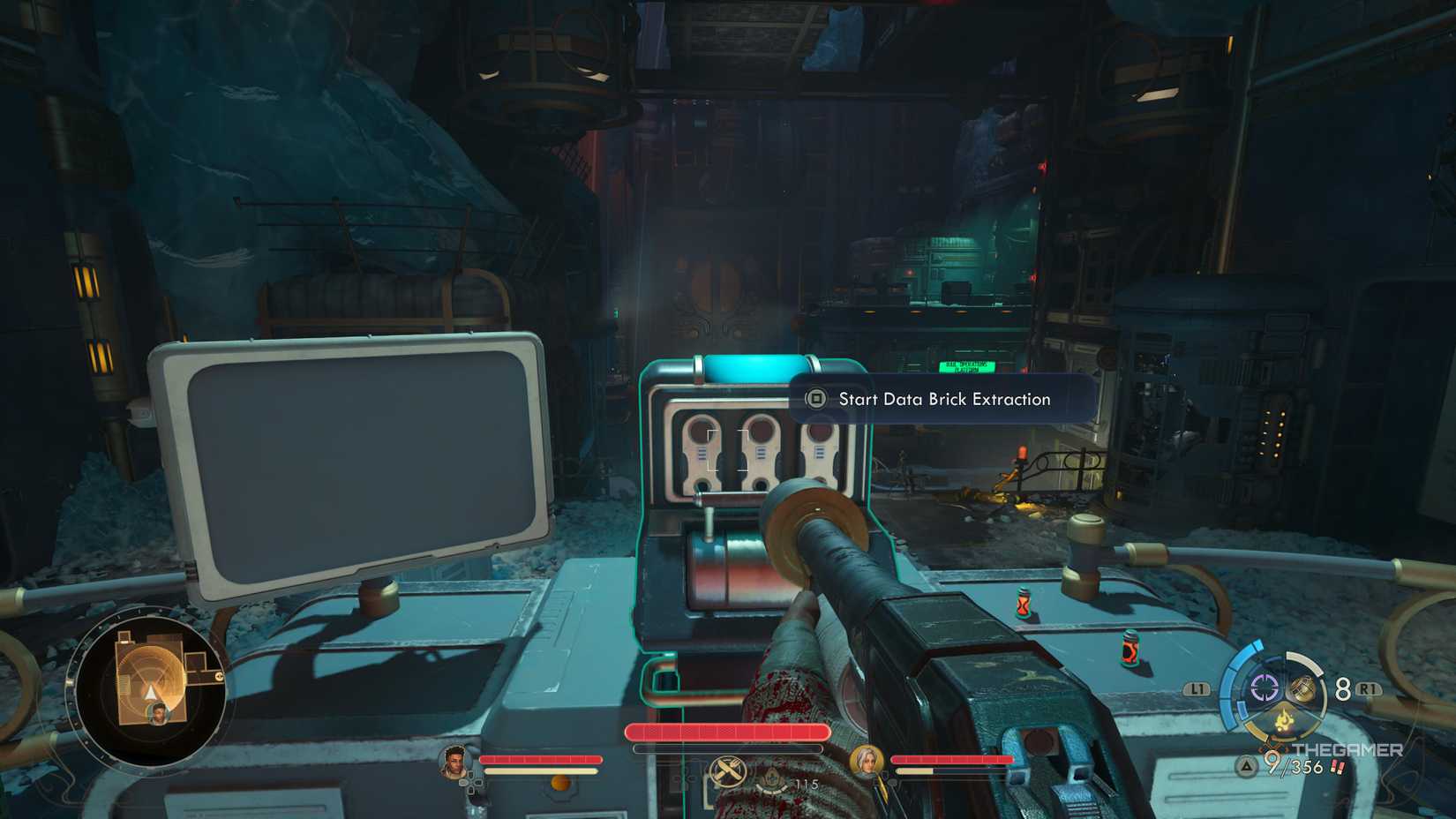Screen dimensions: 1456x819
Task: Select the male companion portrait above his health bar
Action: coord(454,760)
